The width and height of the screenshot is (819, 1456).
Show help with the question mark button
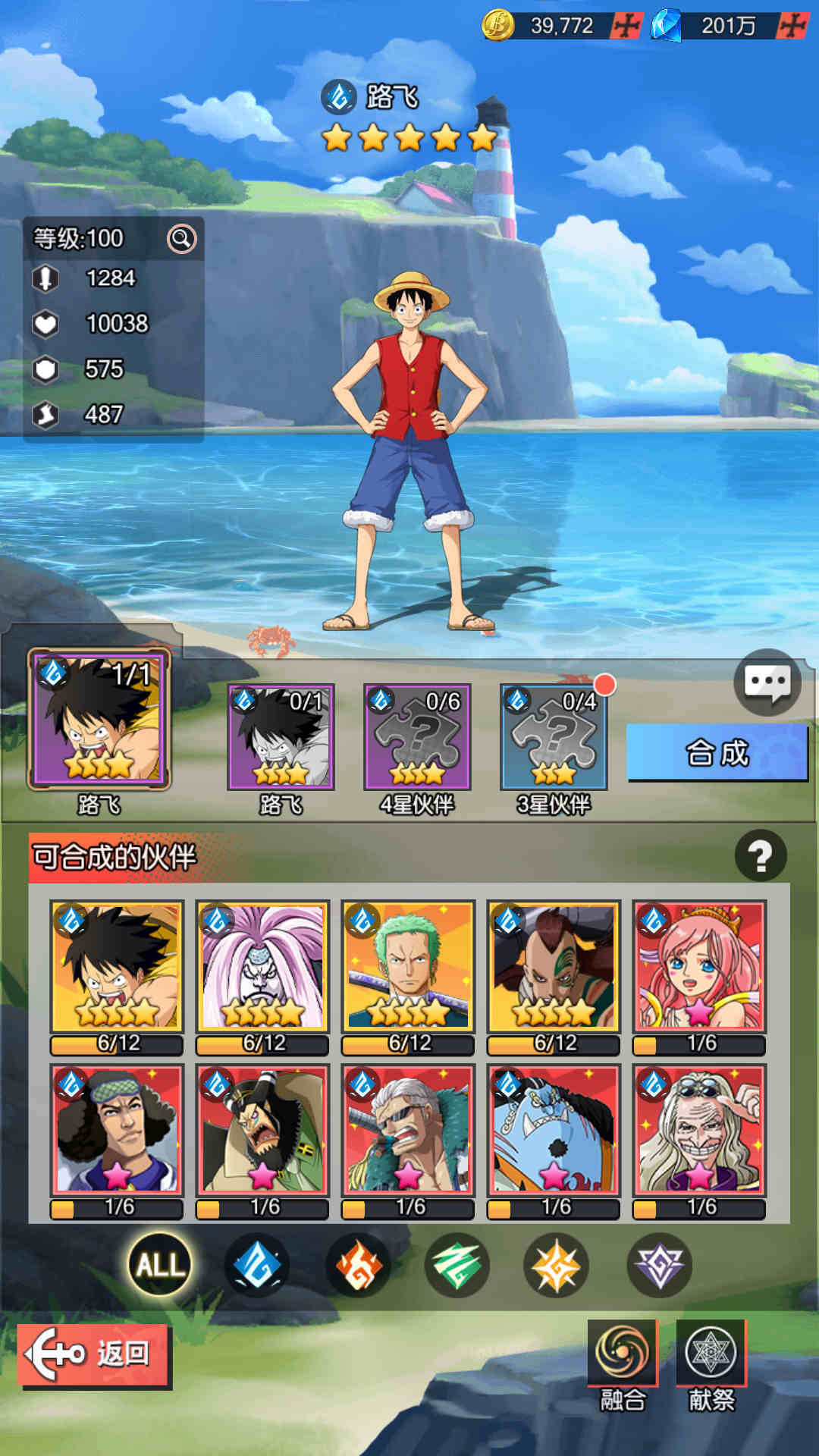(x=760, y=856)
